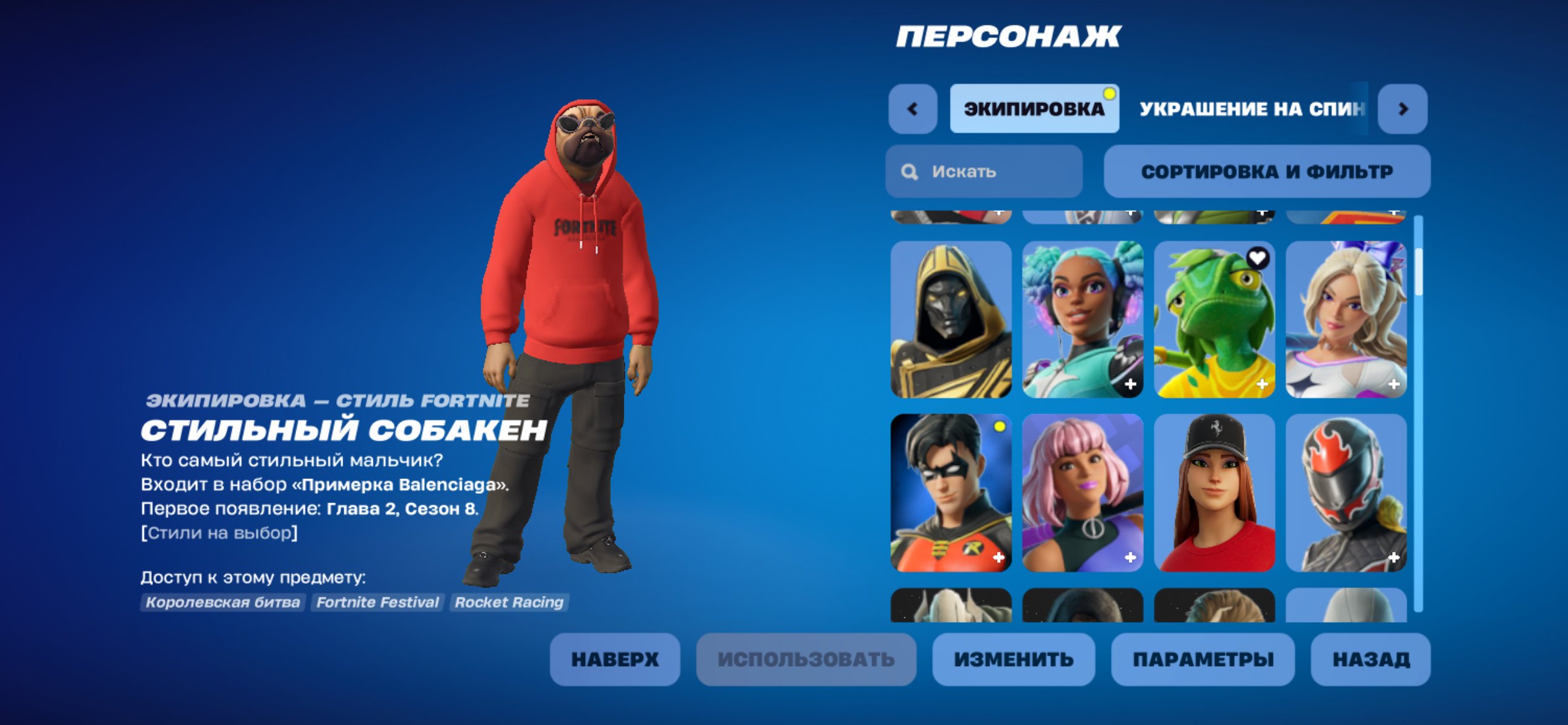The height and width of the screenshot is (725, 1568).
Task: Navigate forward with the right chevron arrow
Action: [1403, 108]
